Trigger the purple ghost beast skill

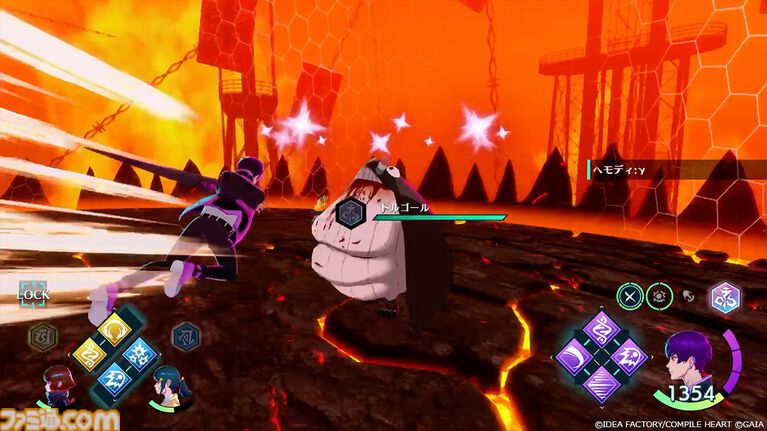tap(627, 357)
